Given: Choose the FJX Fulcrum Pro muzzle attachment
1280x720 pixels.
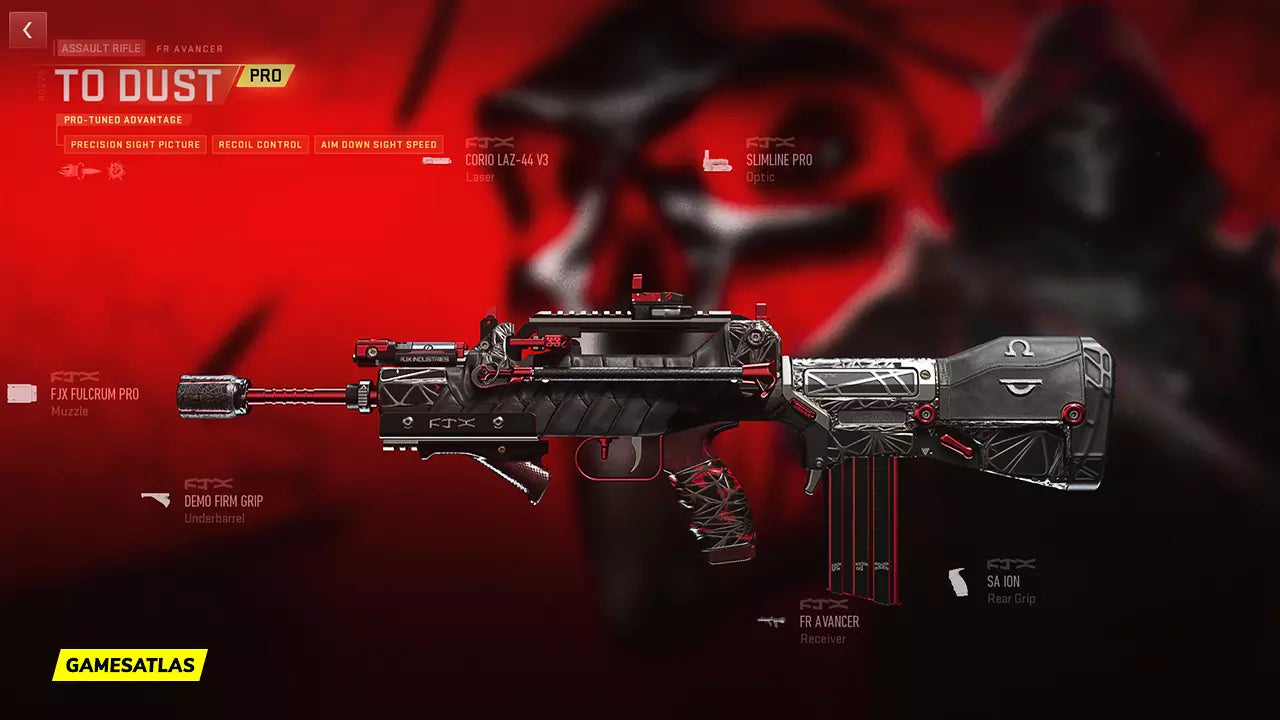Looking at the screenshot, I should (94, 394).
